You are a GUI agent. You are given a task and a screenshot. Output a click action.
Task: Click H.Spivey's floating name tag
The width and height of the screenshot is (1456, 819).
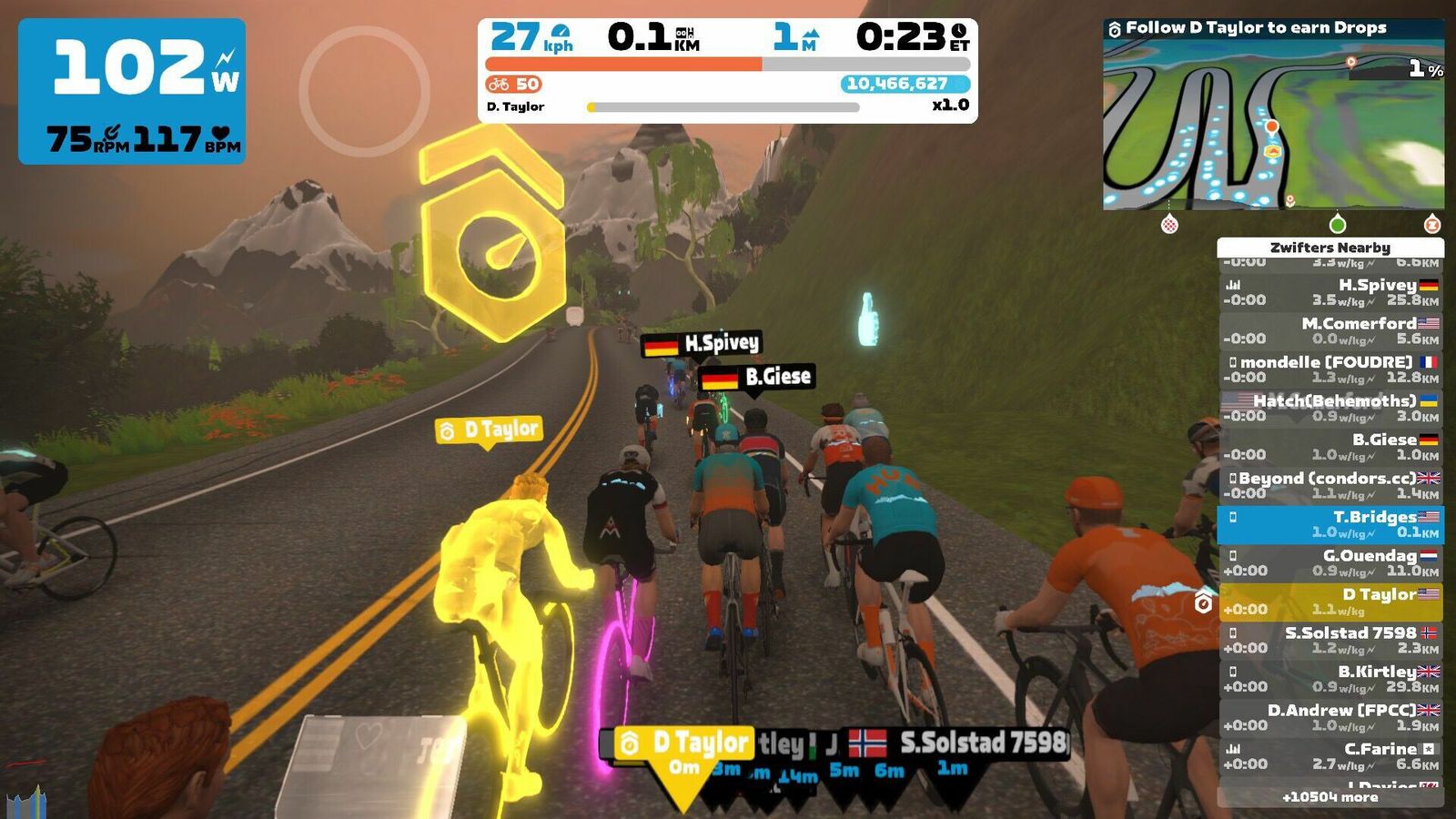point(702,344)
